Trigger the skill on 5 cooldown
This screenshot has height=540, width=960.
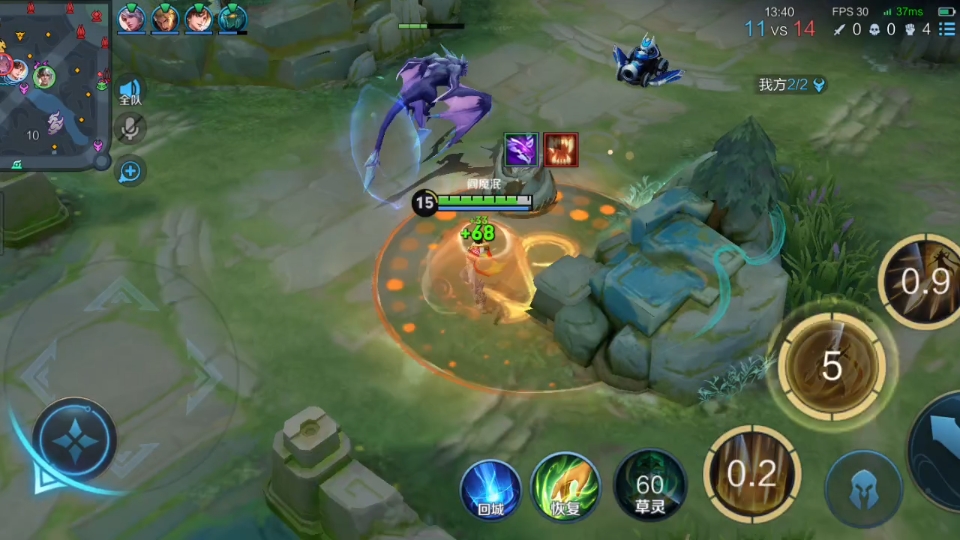(x=831, y=367)
